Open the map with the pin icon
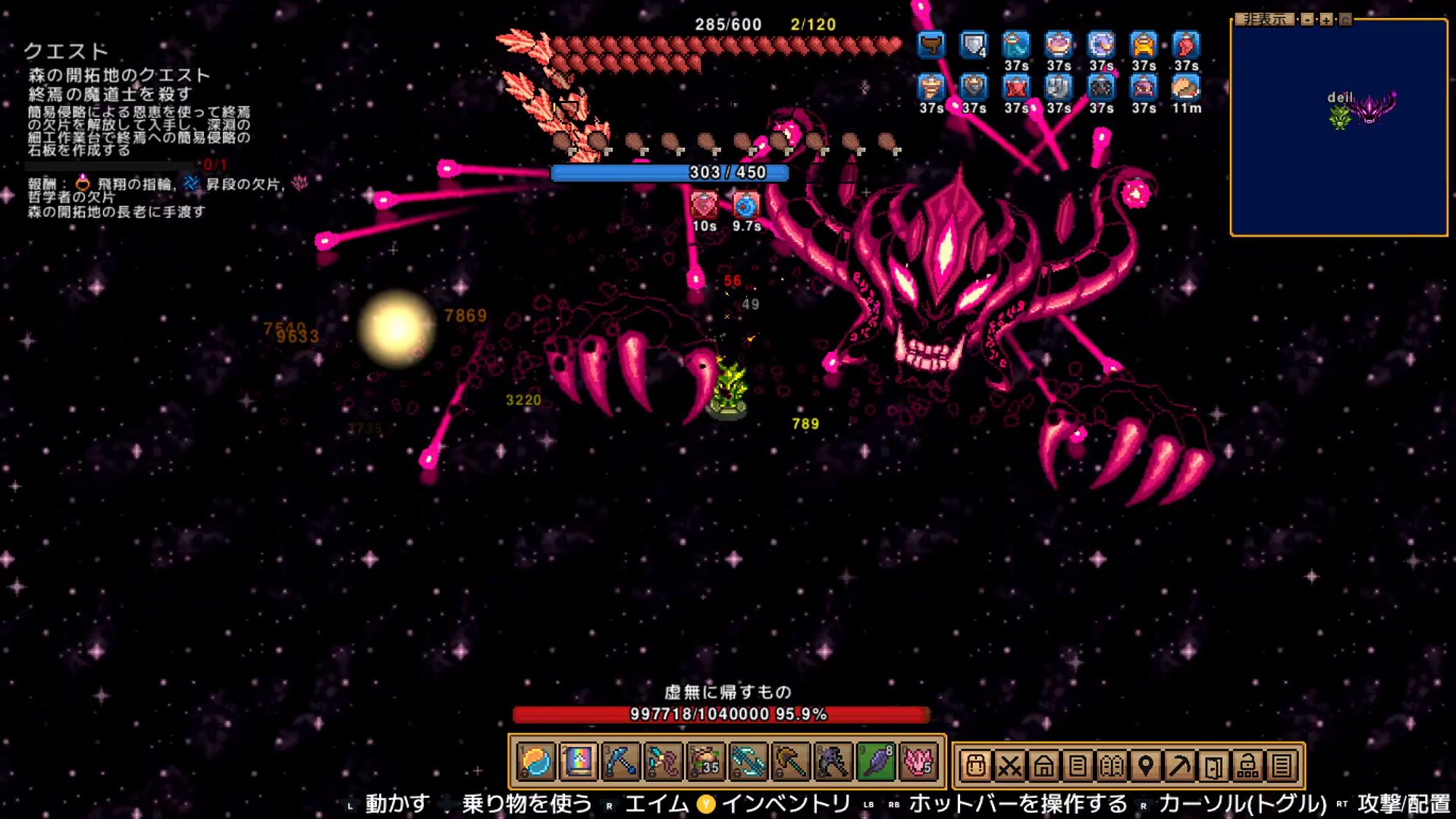The image size is (1456, 819). point(1146,766)
